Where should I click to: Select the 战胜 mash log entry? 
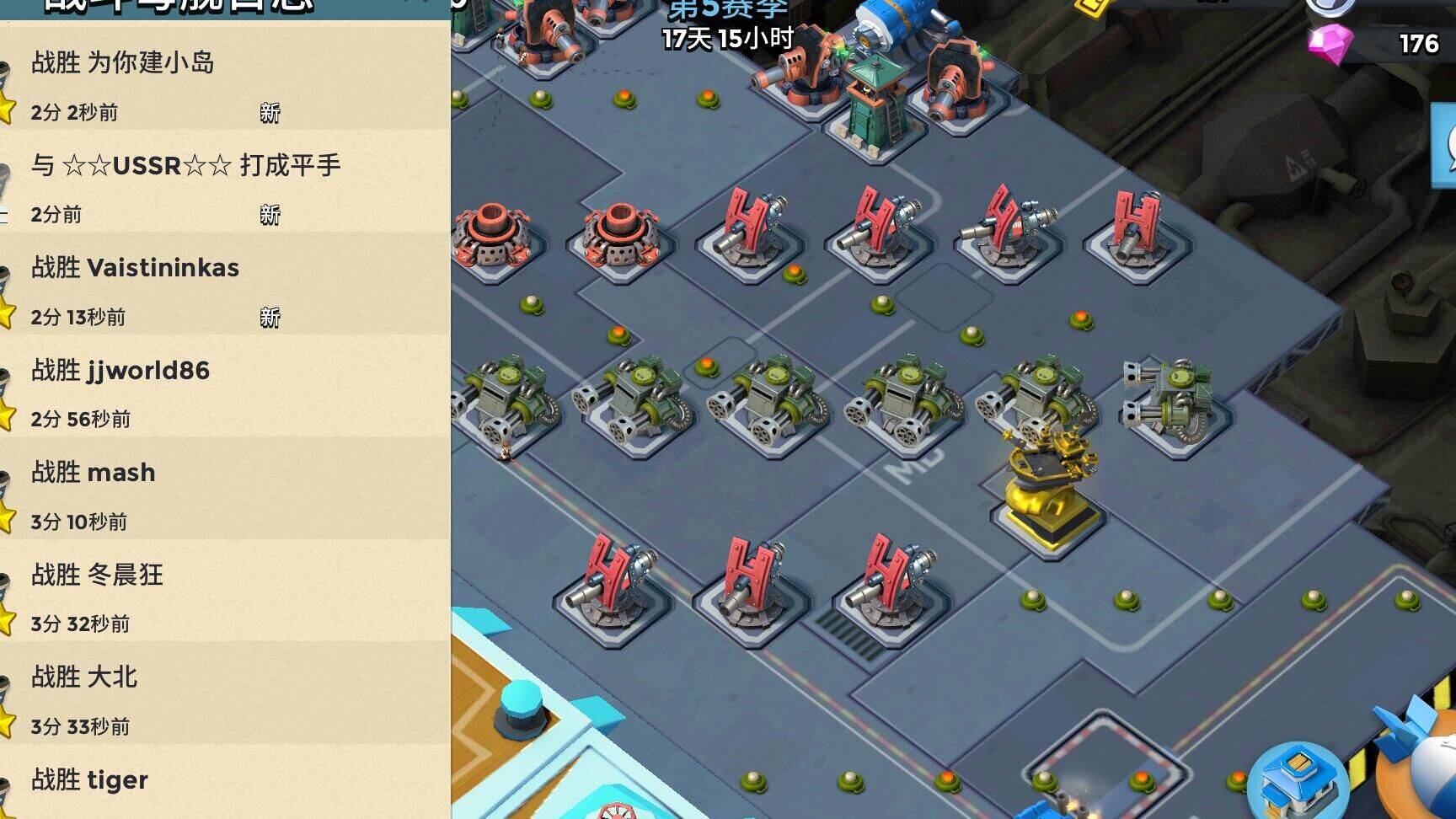[x=223, y=495]
